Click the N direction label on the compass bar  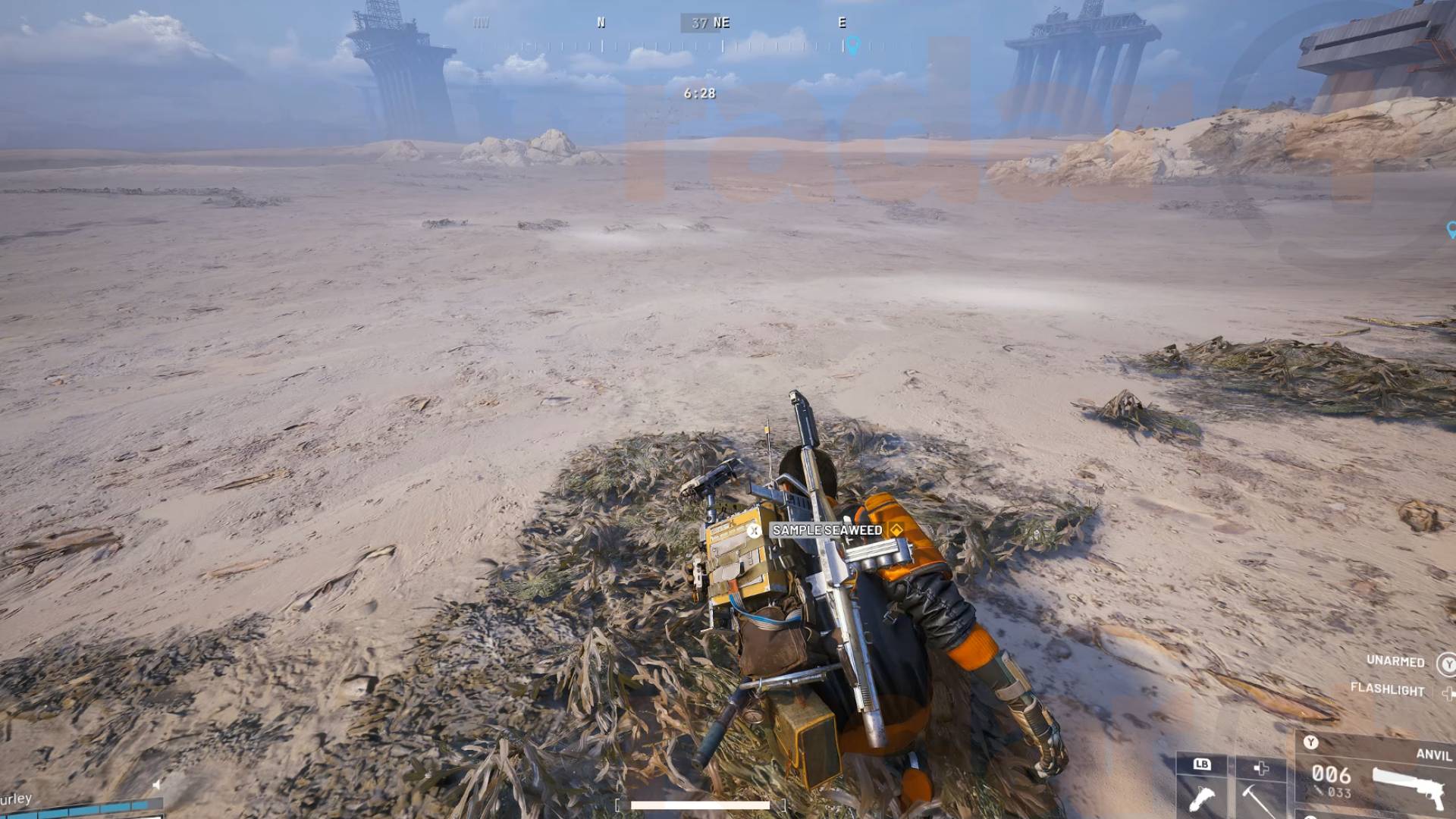(x=601, y=22)
